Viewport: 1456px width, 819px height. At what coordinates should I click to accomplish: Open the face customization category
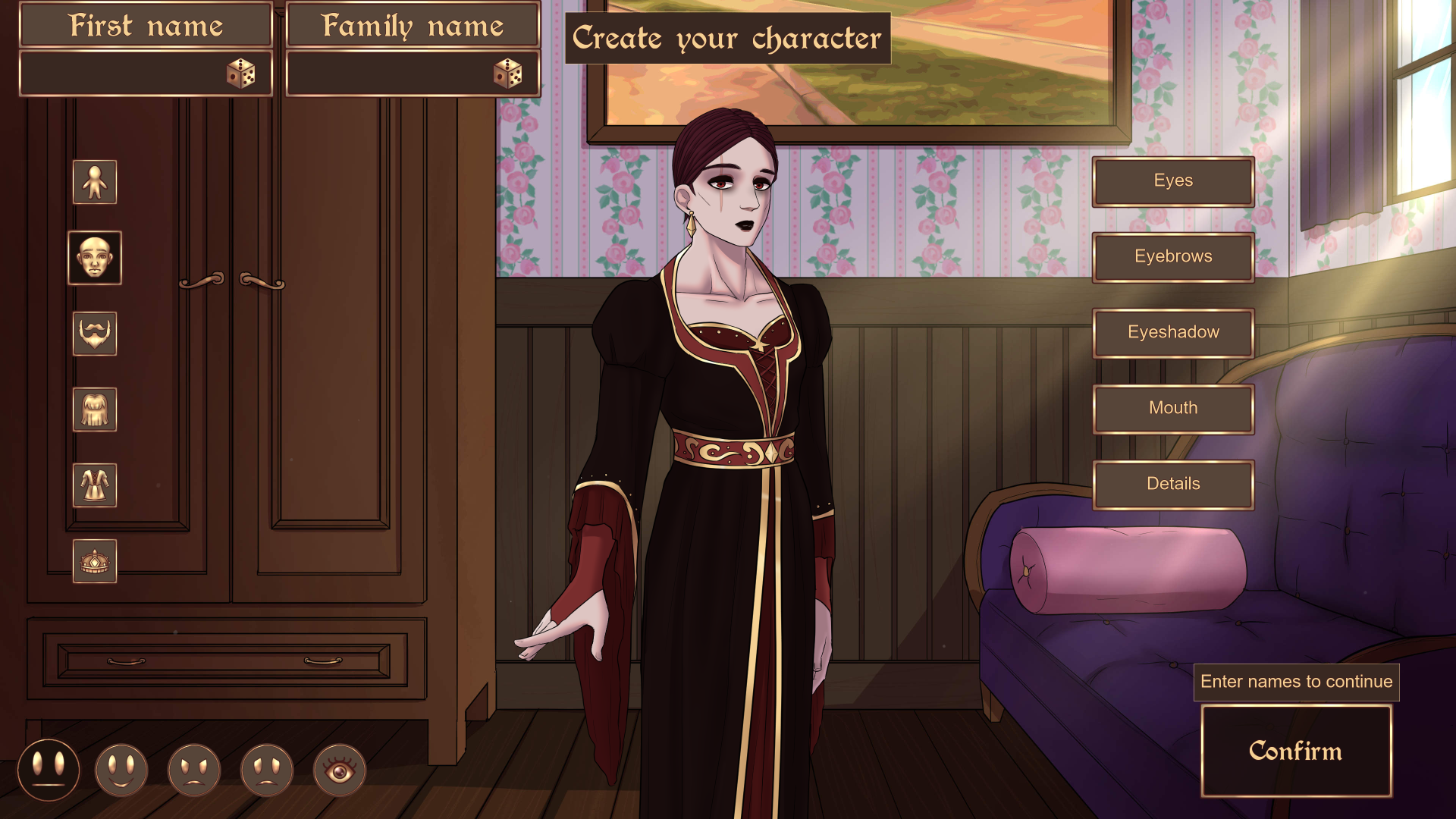[x=94, y=258]
